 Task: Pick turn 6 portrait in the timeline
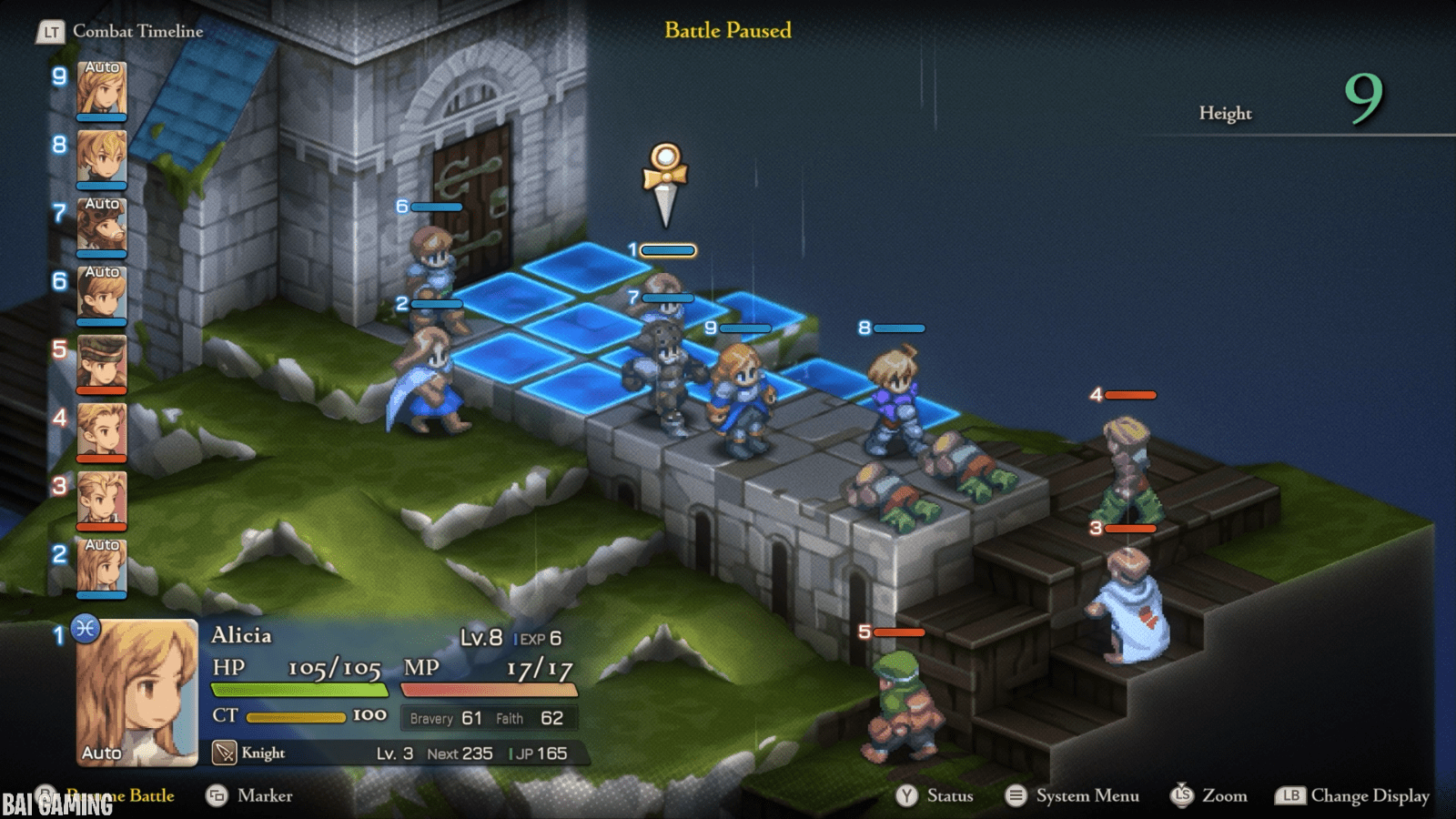coord(101,294)
